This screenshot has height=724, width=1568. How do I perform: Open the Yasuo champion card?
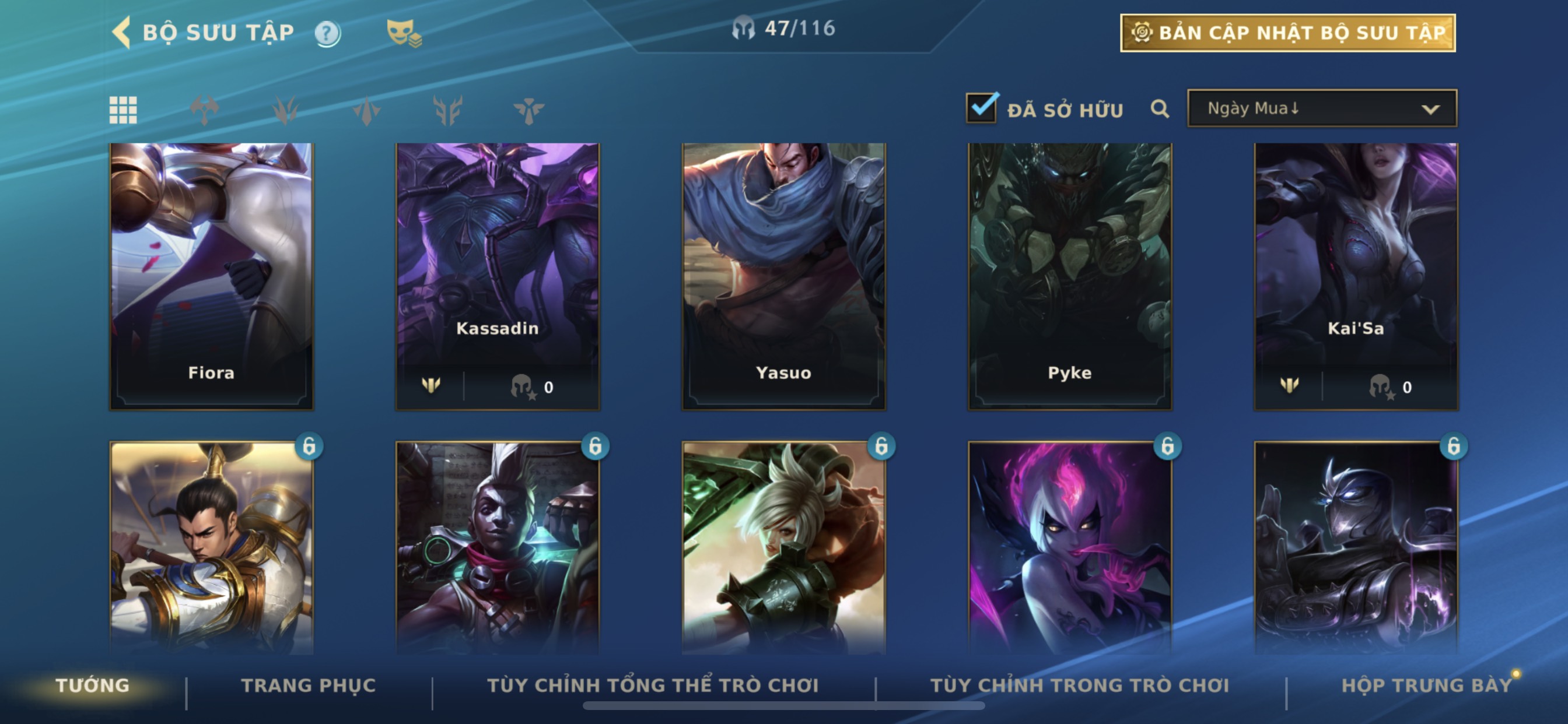coord(783,276)
